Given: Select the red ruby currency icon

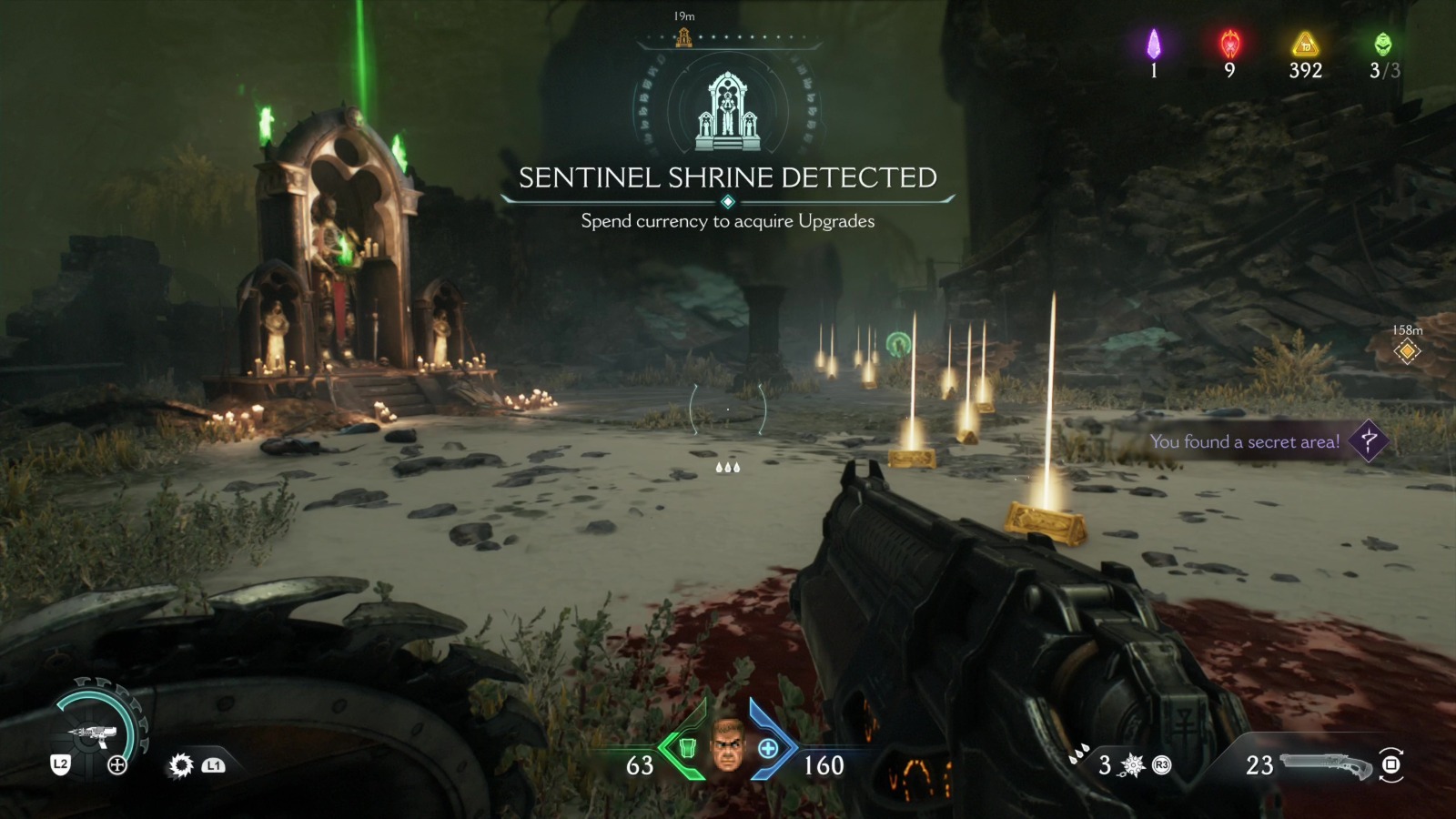Looking at the screenshot, I should click(1229, 44).
